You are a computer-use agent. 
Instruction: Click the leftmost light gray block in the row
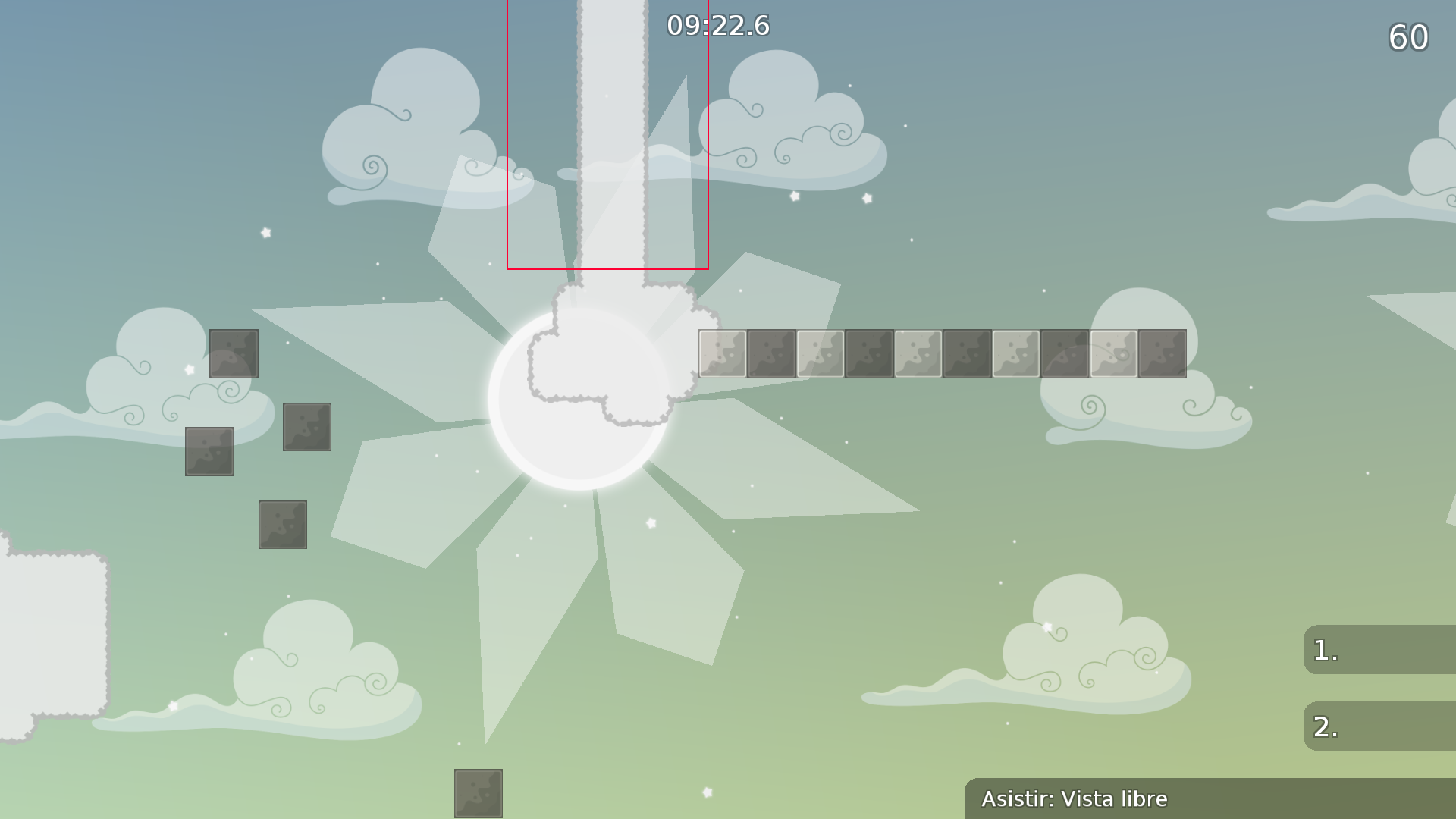pos(721,354)
